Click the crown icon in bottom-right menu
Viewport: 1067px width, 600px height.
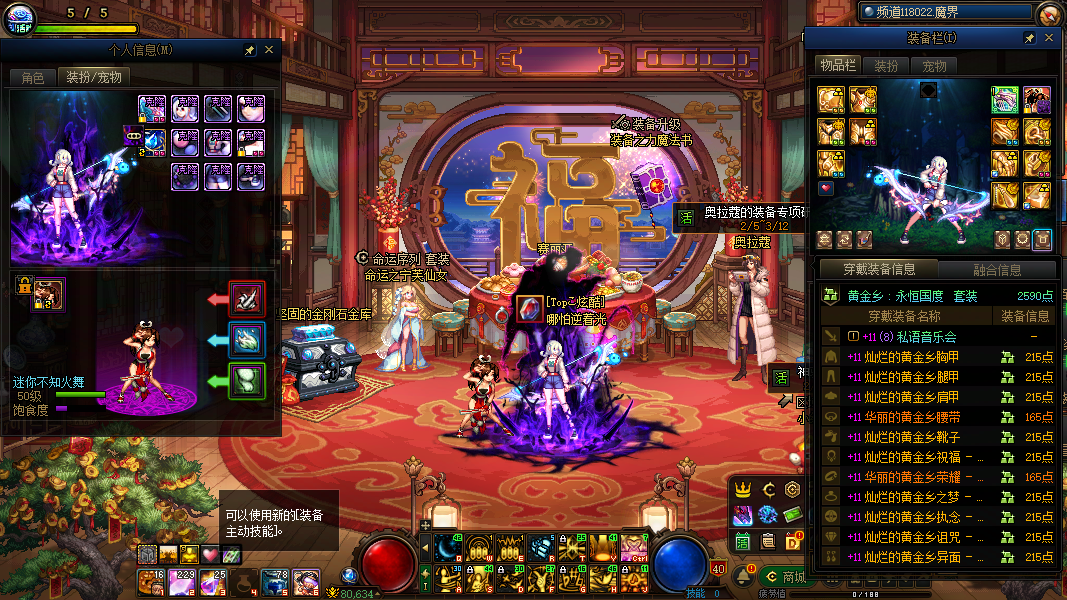coord(743,489)
